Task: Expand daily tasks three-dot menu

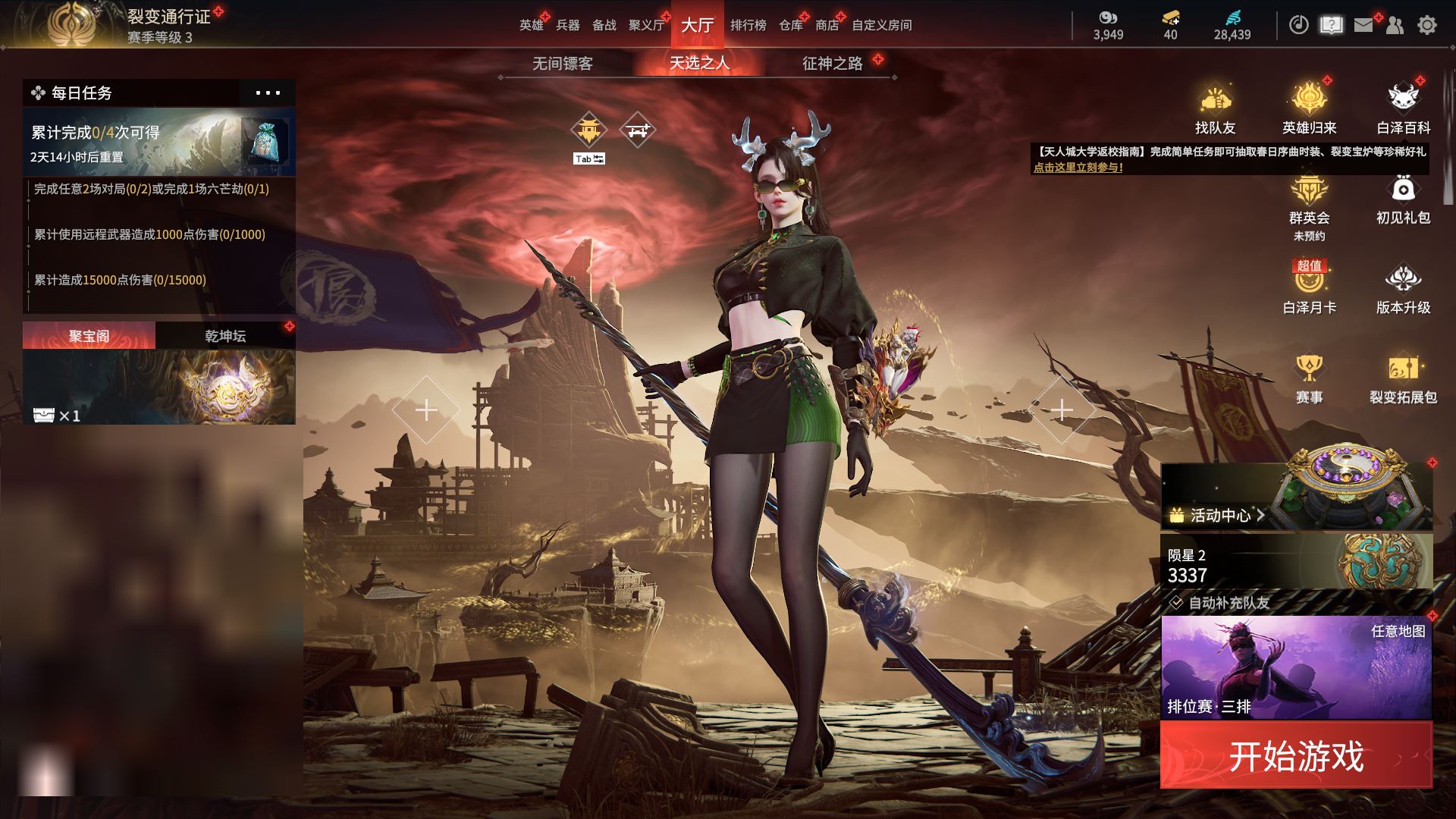Action: coord(268,93)
